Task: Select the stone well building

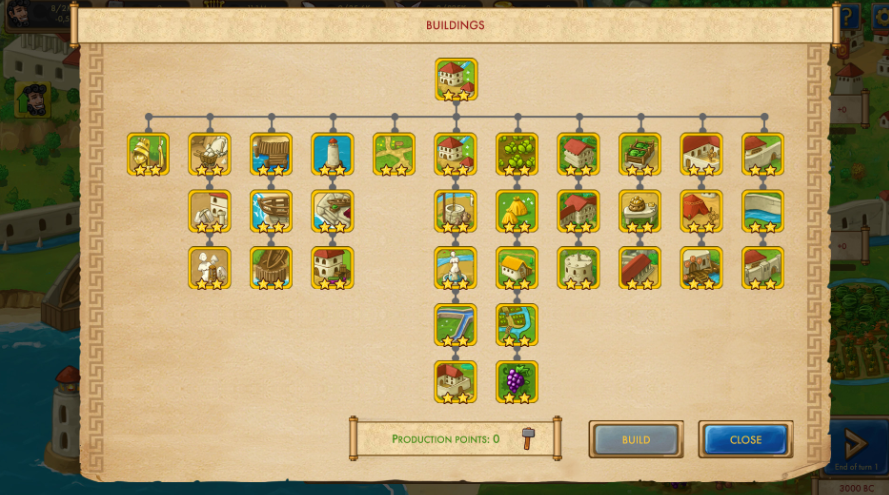Action: pos(455,211)
